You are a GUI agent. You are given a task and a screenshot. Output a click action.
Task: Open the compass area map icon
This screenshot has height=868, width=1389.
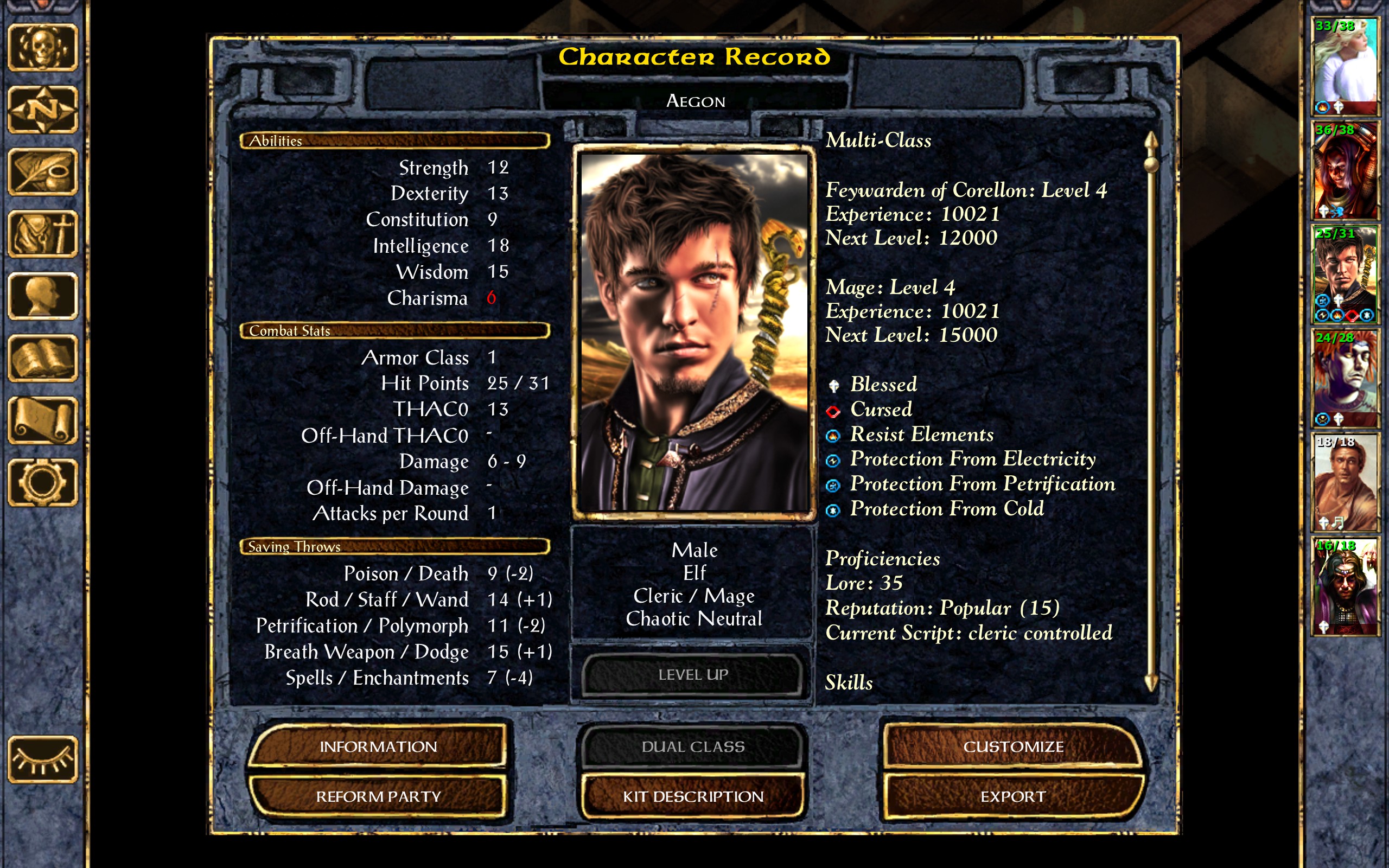[42, 110]
